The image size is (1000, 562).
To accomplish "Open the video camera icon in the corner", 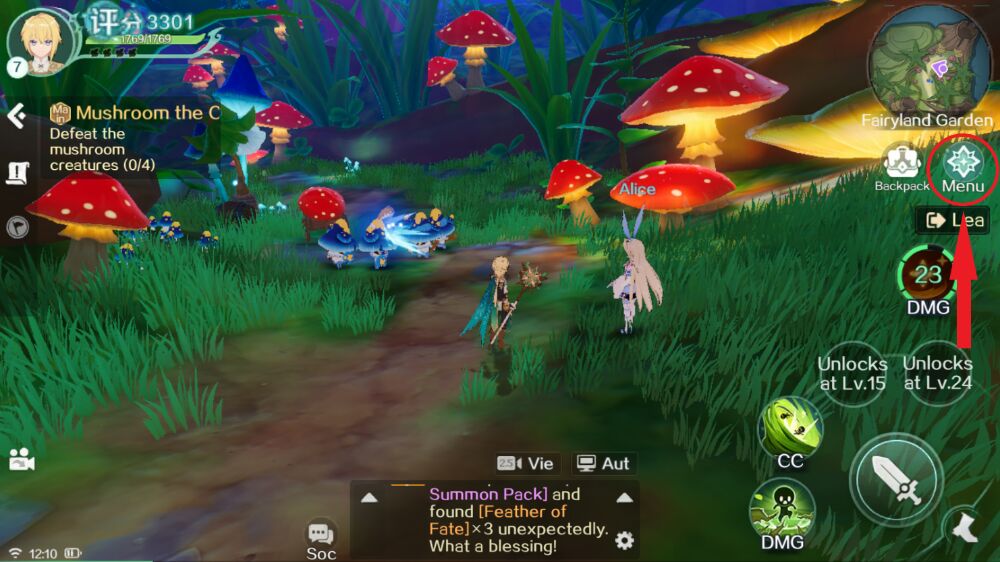I will [x=21, y=458].
